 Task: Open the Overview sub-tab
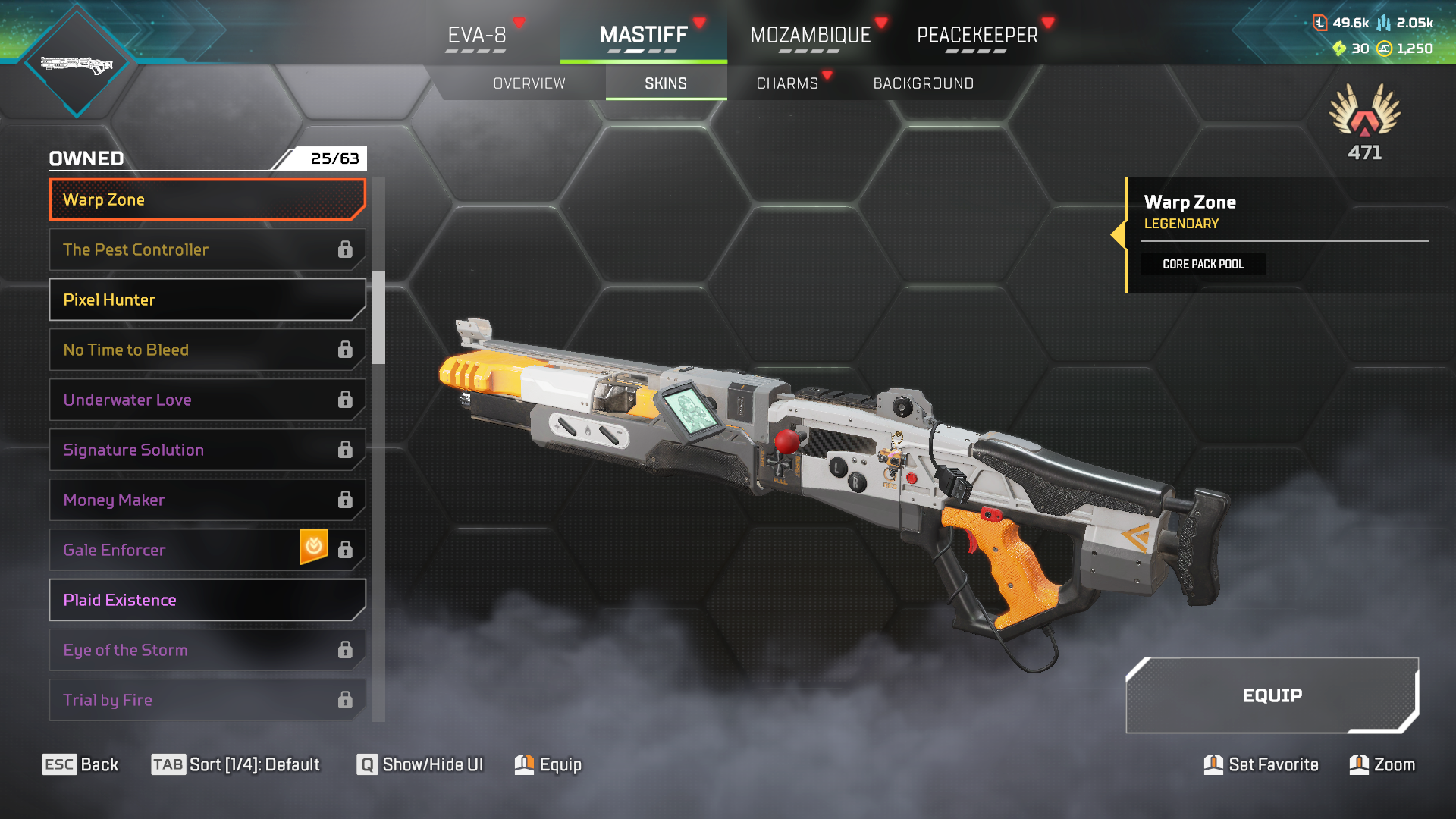pos(529,83)
